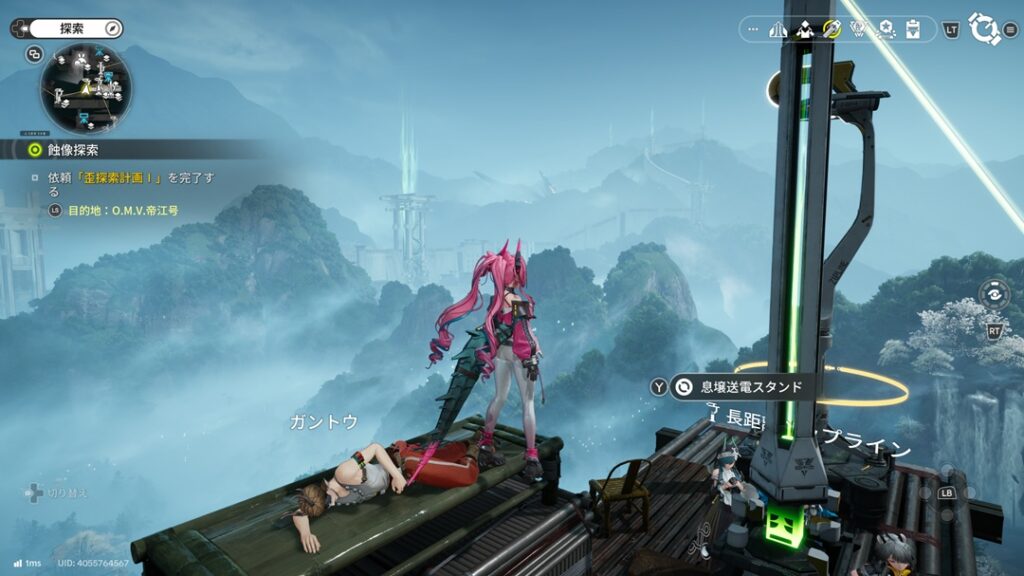Click the compass icon beside 探索
The image size is (1024, 576).
click(112, 29)
